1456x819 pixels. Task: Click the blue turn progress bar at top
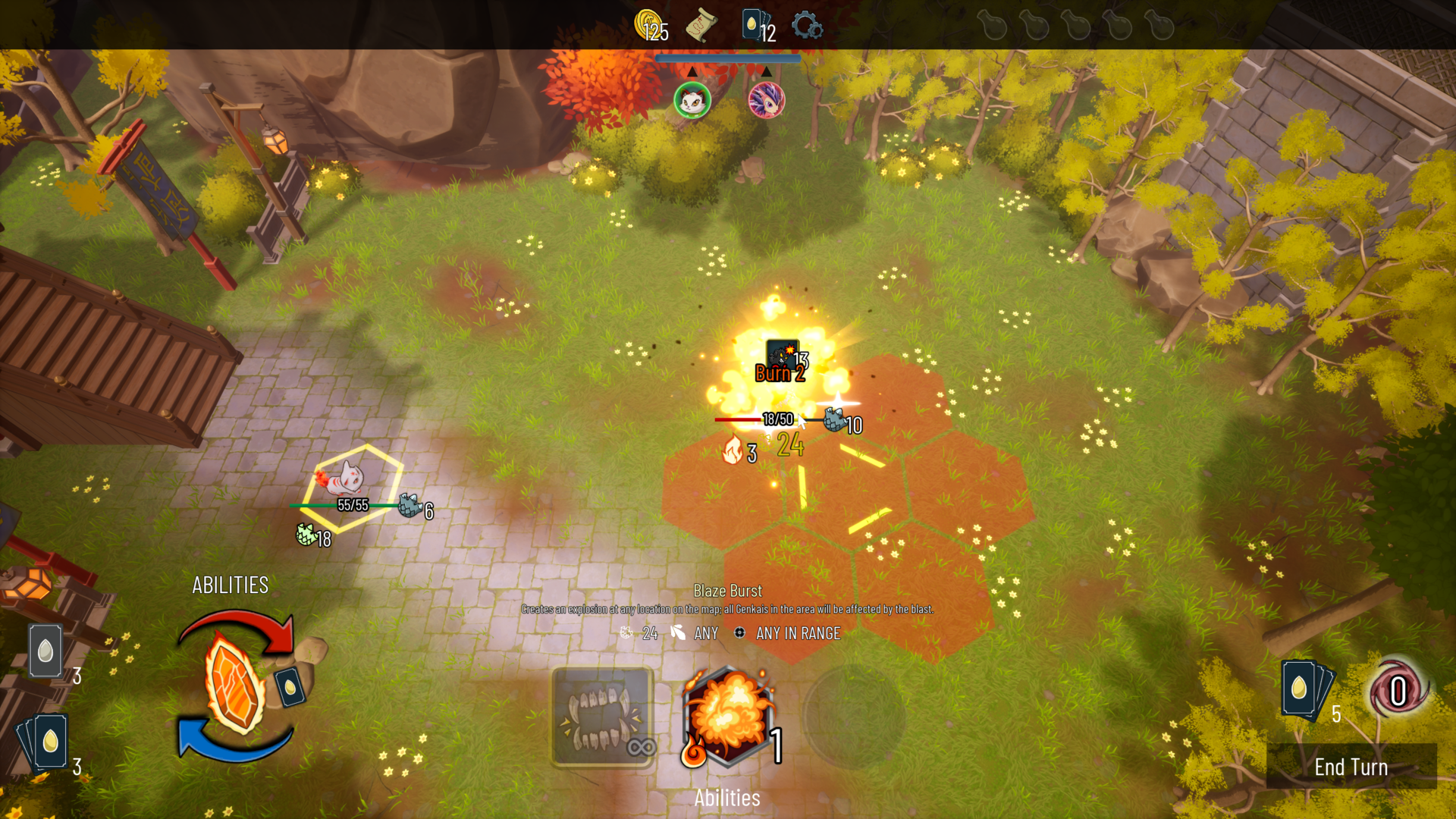[x=727, y=57]
